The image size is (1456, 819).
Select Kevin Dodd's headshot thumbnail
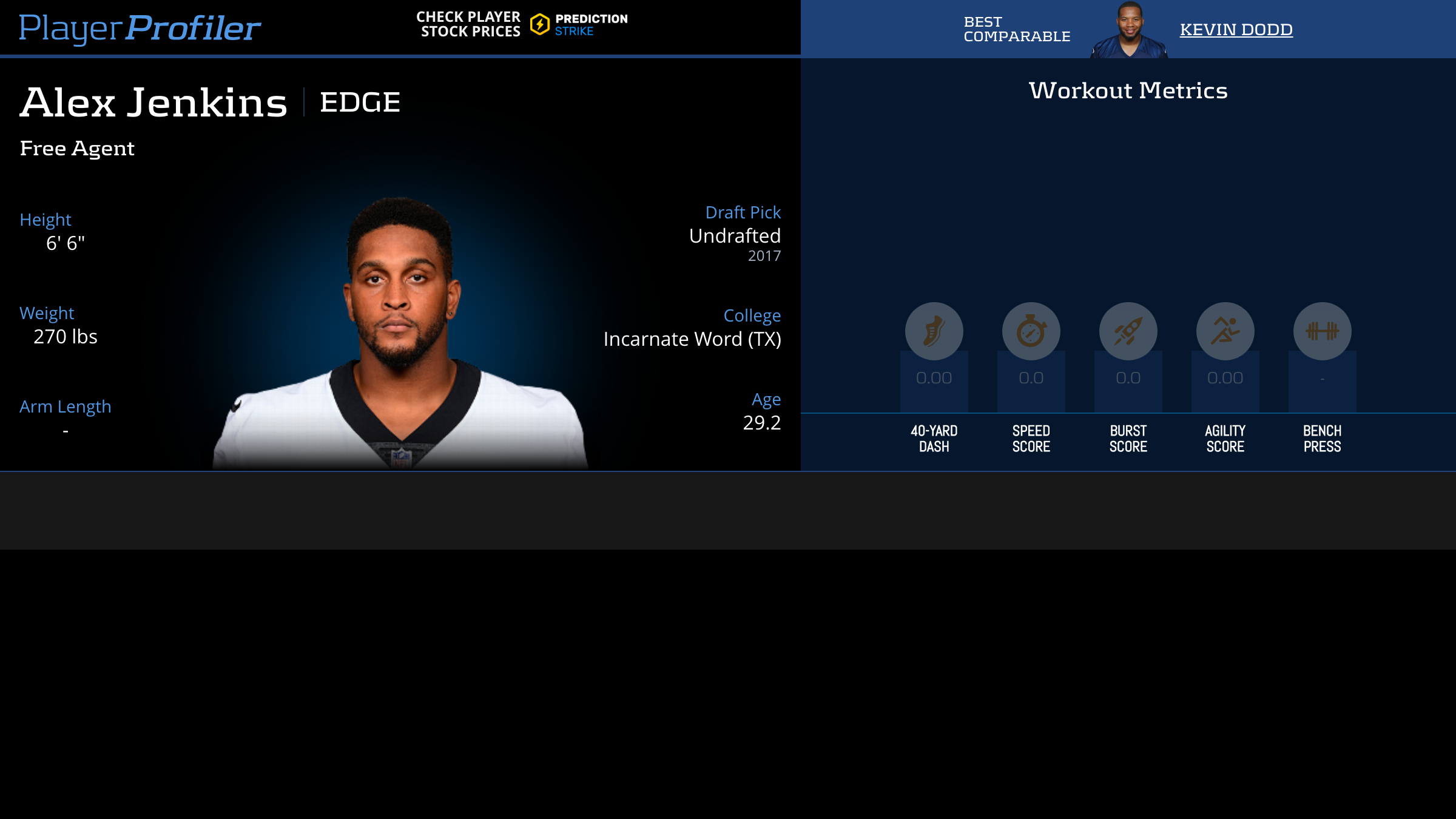(1128, 29)
